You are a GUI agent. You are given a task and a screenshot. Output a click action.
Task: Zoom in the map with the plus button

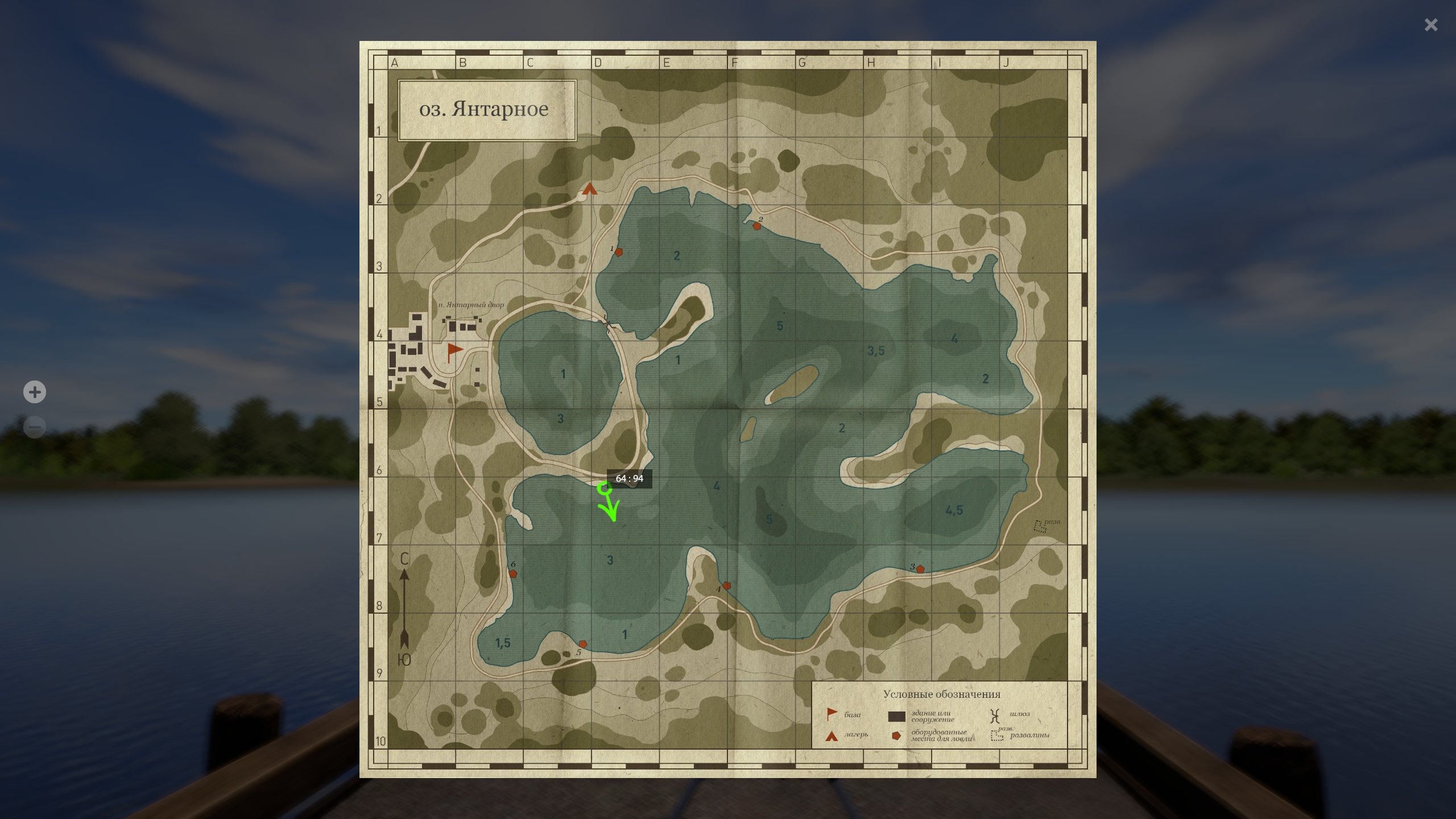coord(35,392)
